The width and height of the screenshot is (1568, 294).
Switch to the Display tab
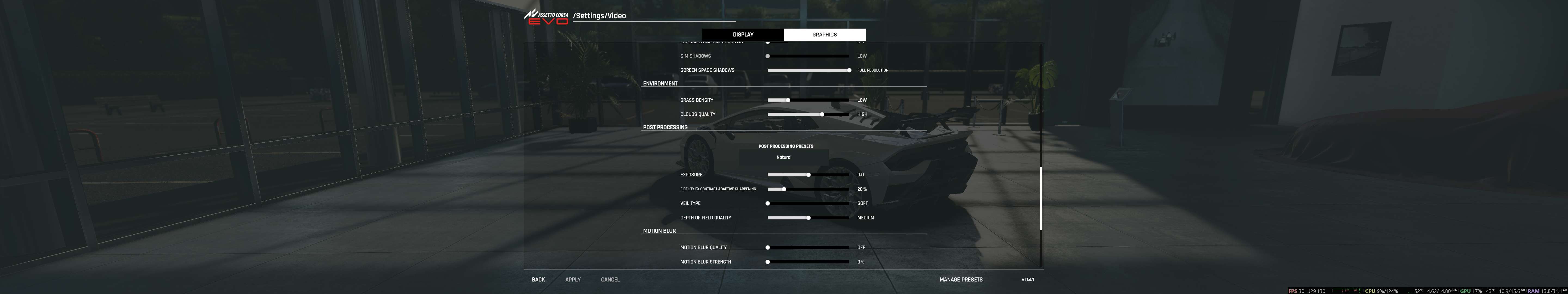tap(743, 35)
